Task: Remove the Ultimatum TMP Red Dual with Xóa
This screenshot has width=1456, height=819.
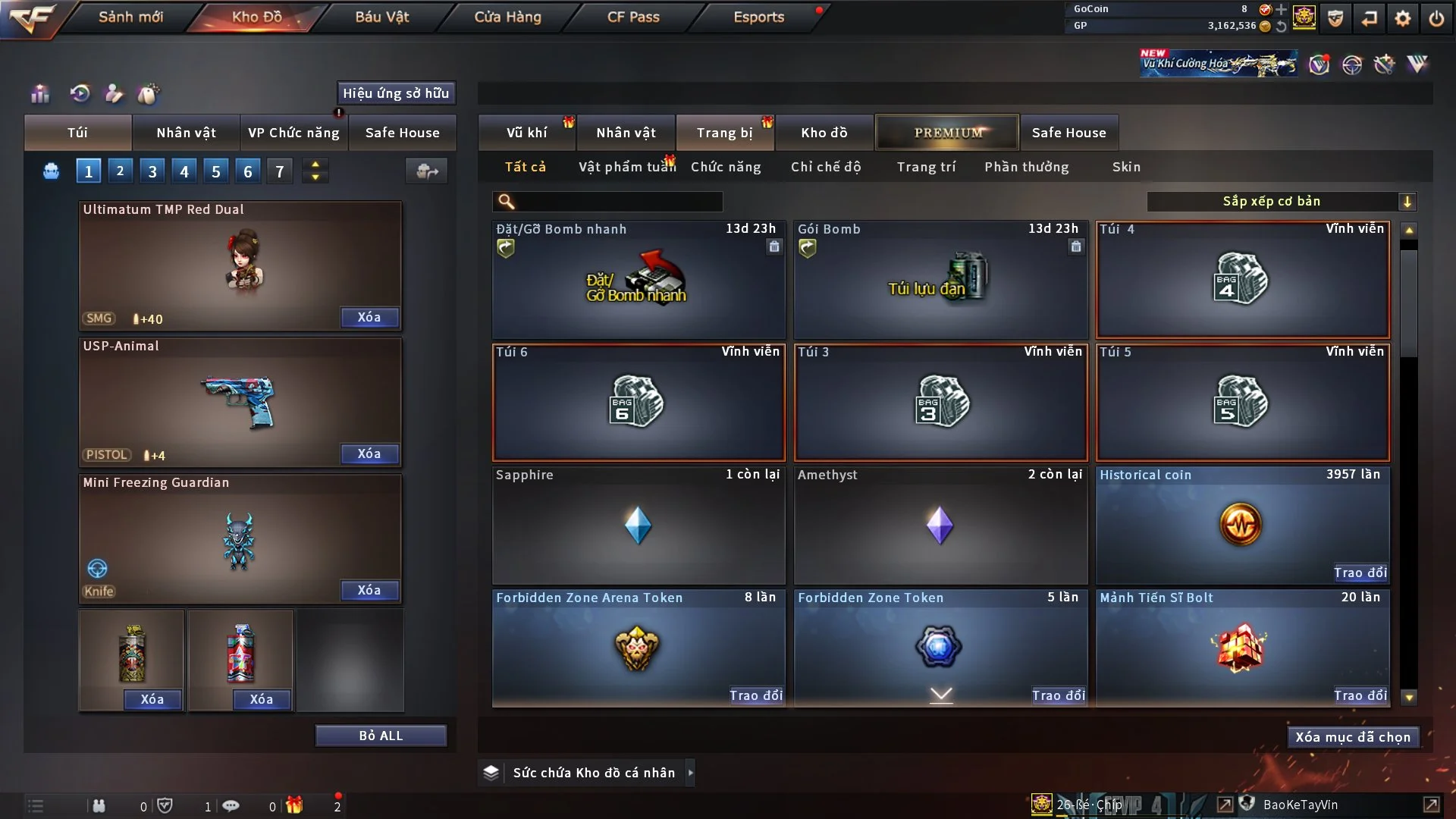Action: (369, 318)
